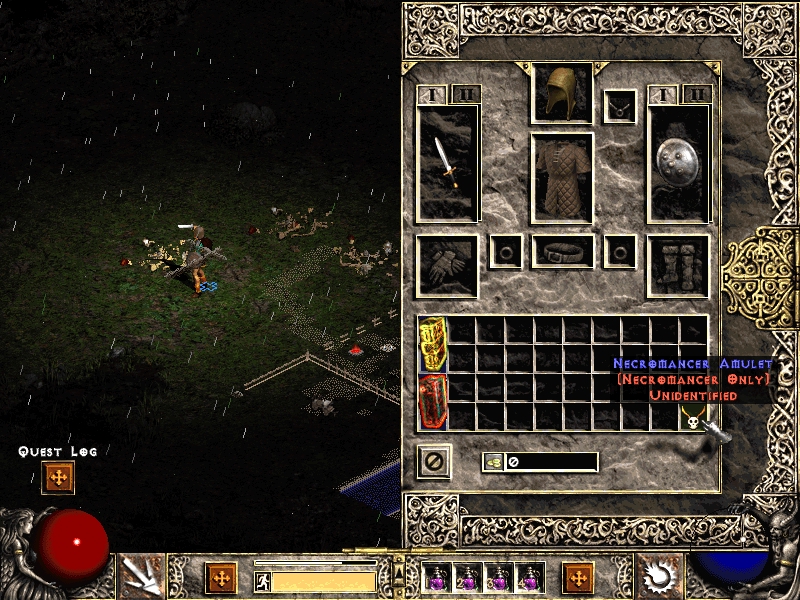Click the belt equipment slot
Screen dimensions: 800x600
click(x=562, y=252)
